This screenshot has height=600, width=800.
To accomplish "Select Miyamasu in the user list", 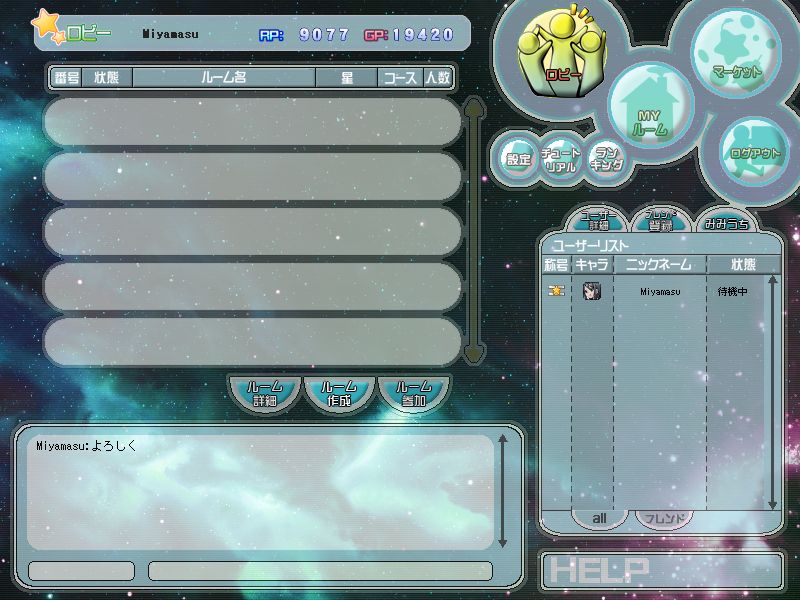I will pos(659,292).
